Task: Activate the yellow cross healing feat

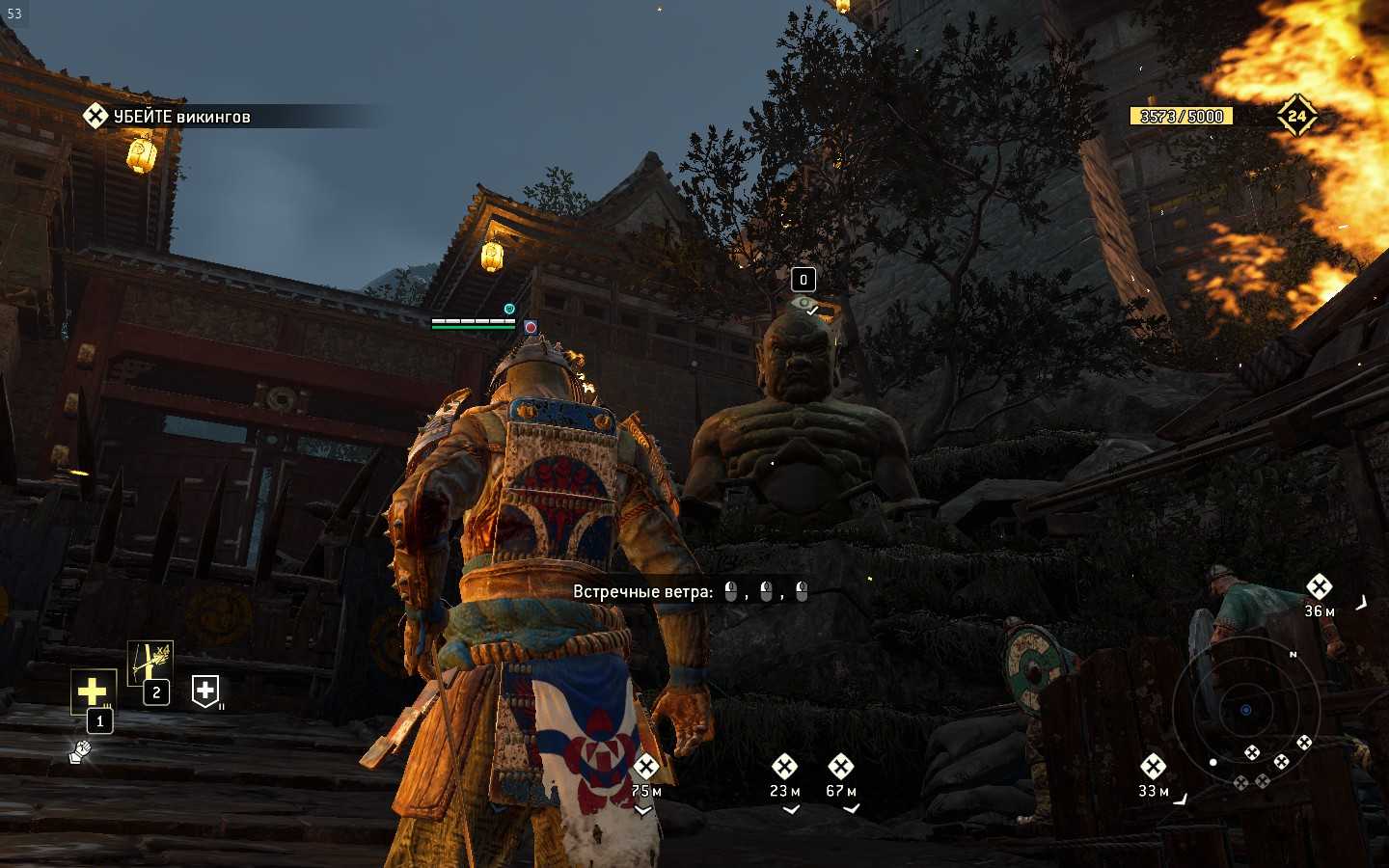Action: pos(93,692)
